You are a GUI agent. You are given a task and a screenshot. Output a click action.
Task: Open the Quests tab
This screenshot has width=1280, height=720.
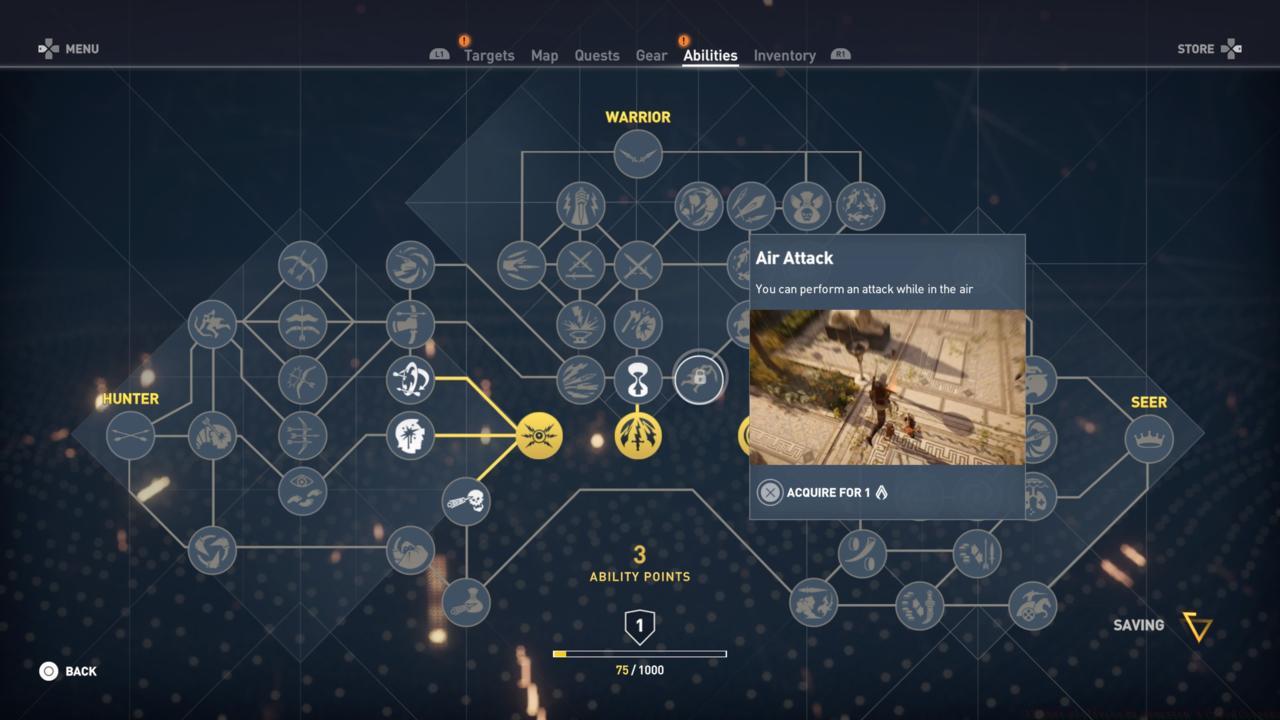tap(597, 56)
